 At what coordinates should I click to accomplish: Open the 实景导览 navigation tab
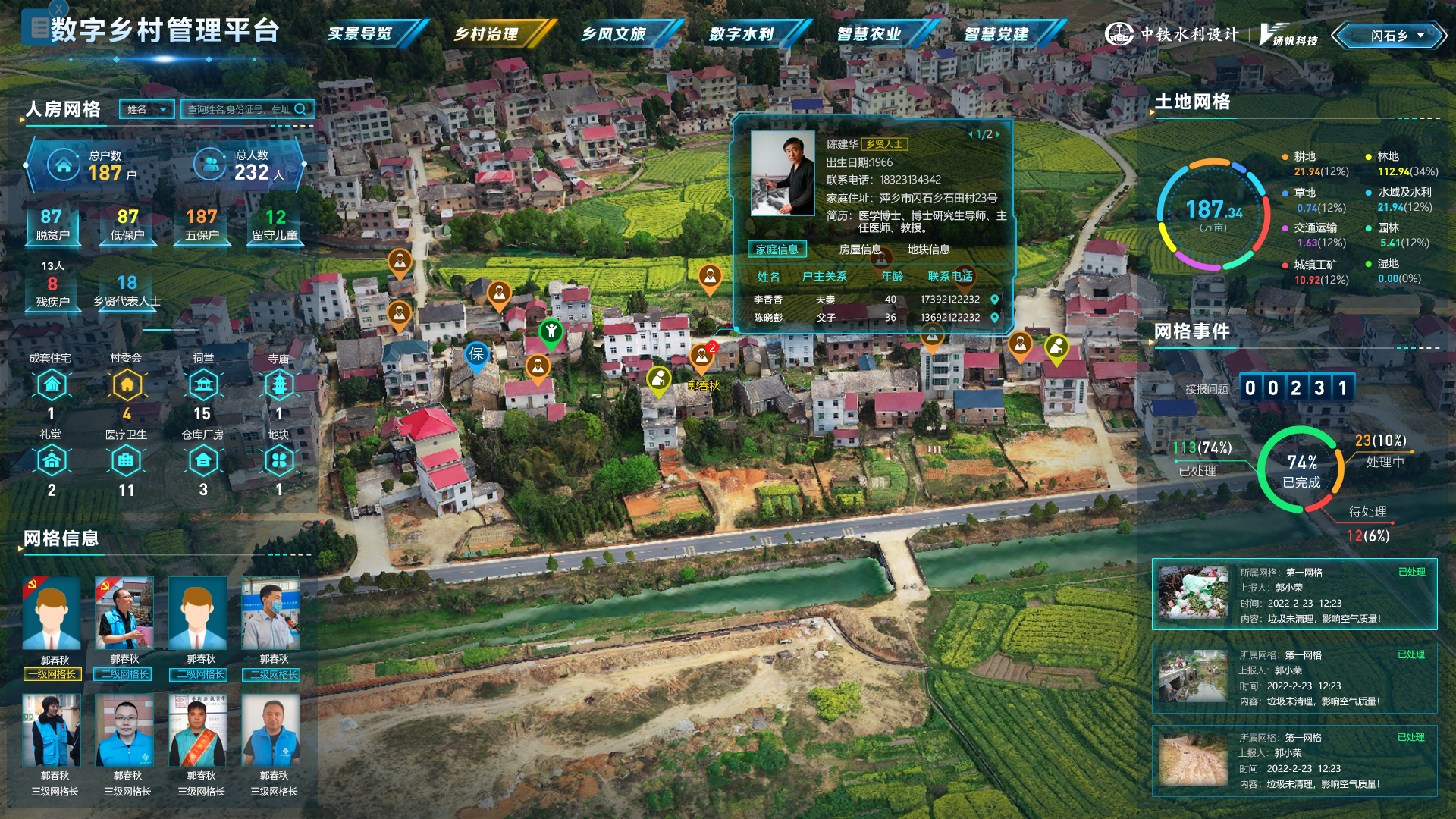[x=361, y=34]
